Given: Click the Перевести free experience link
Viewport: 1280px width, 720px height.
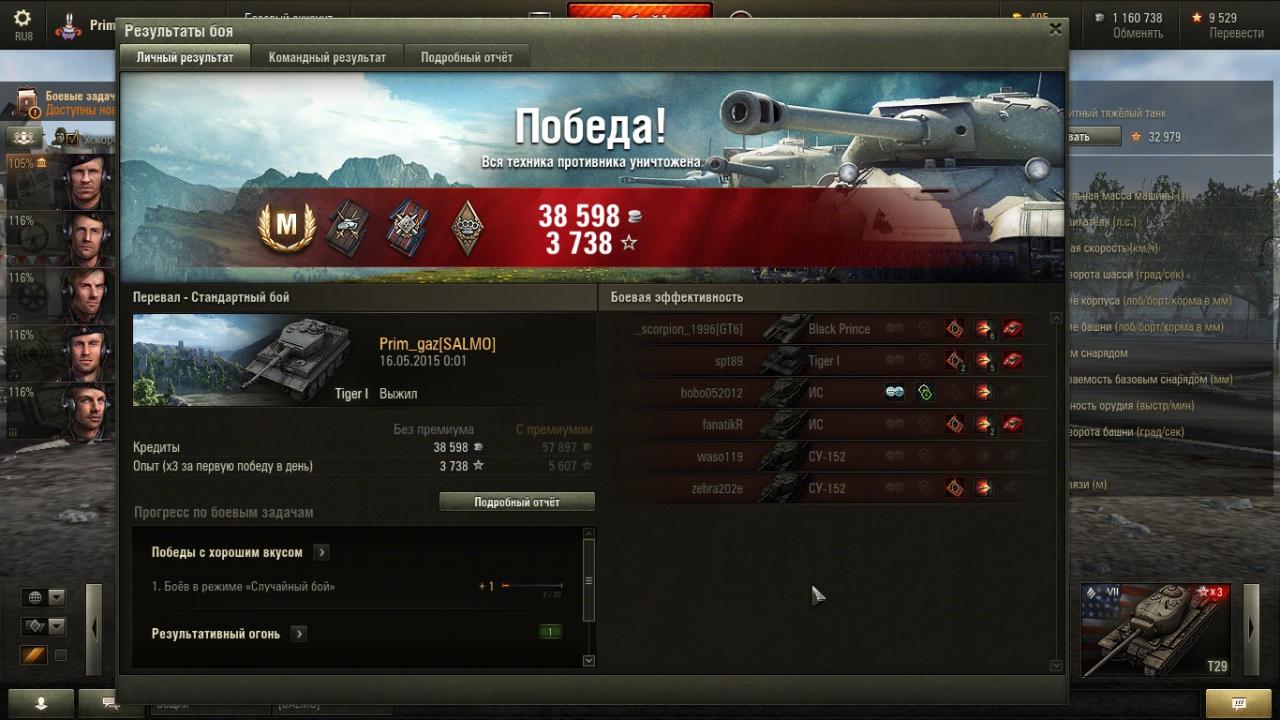Looking at the screenshot, I should (1236, 33).
